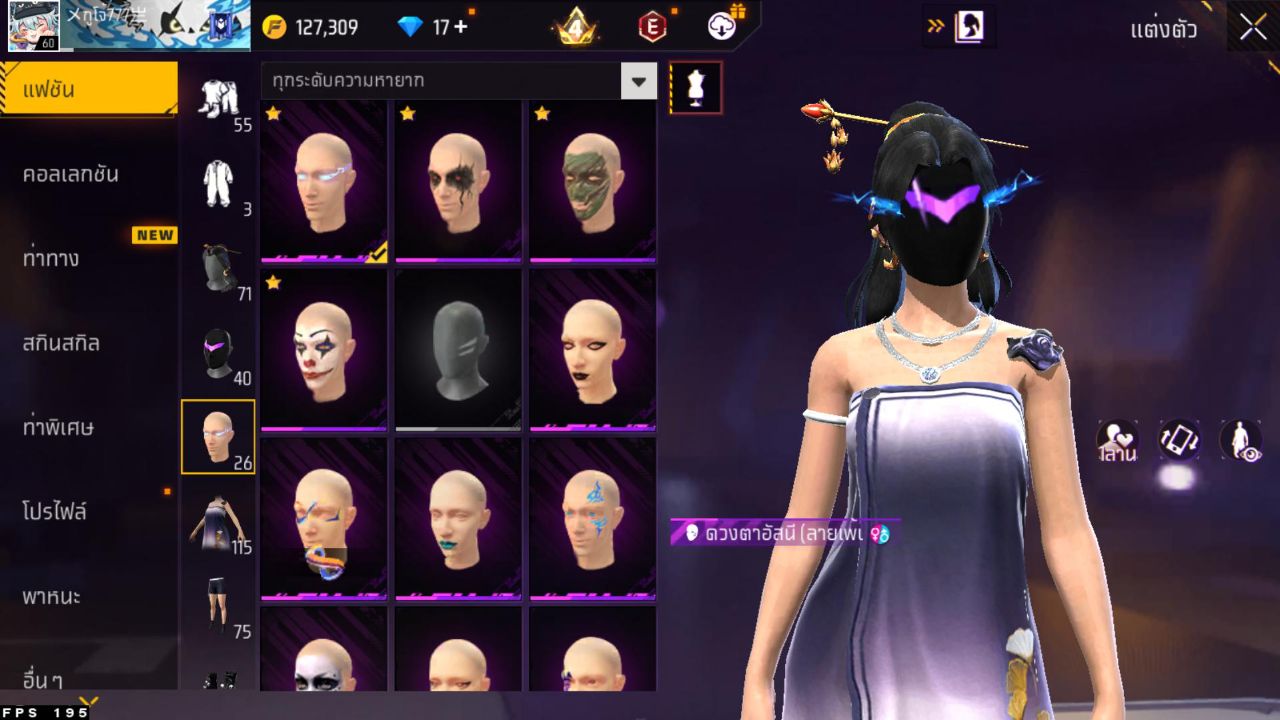
Task: Equip the grey balaclava head item
Action: [458, 350]
